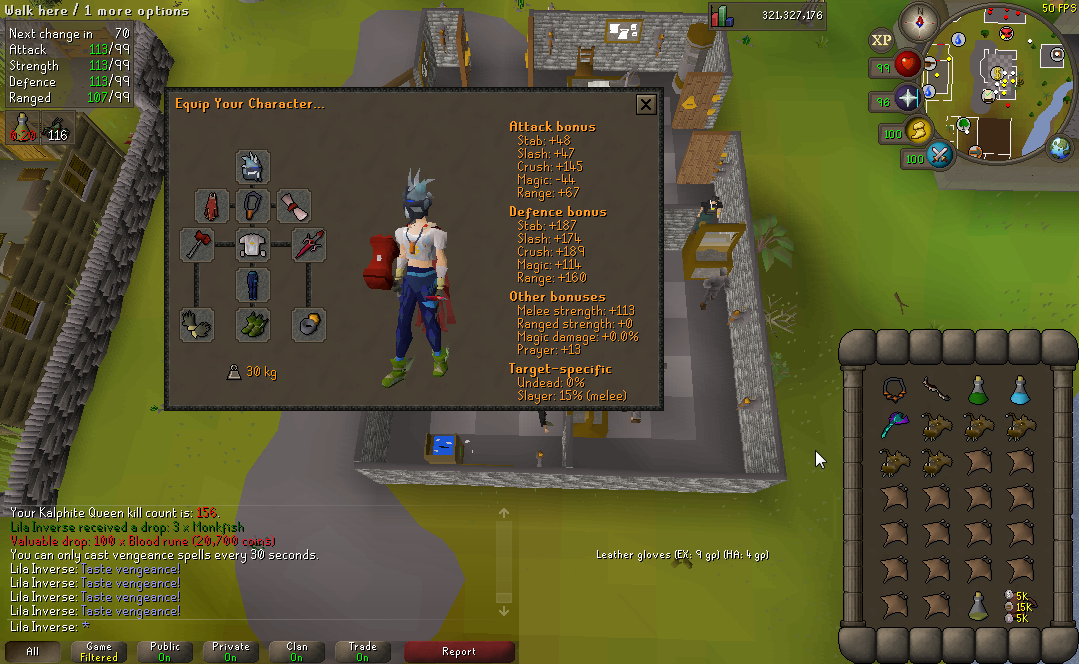Open the world map globe
Screen dimensions: 1079x664
tap(1060, 148)
